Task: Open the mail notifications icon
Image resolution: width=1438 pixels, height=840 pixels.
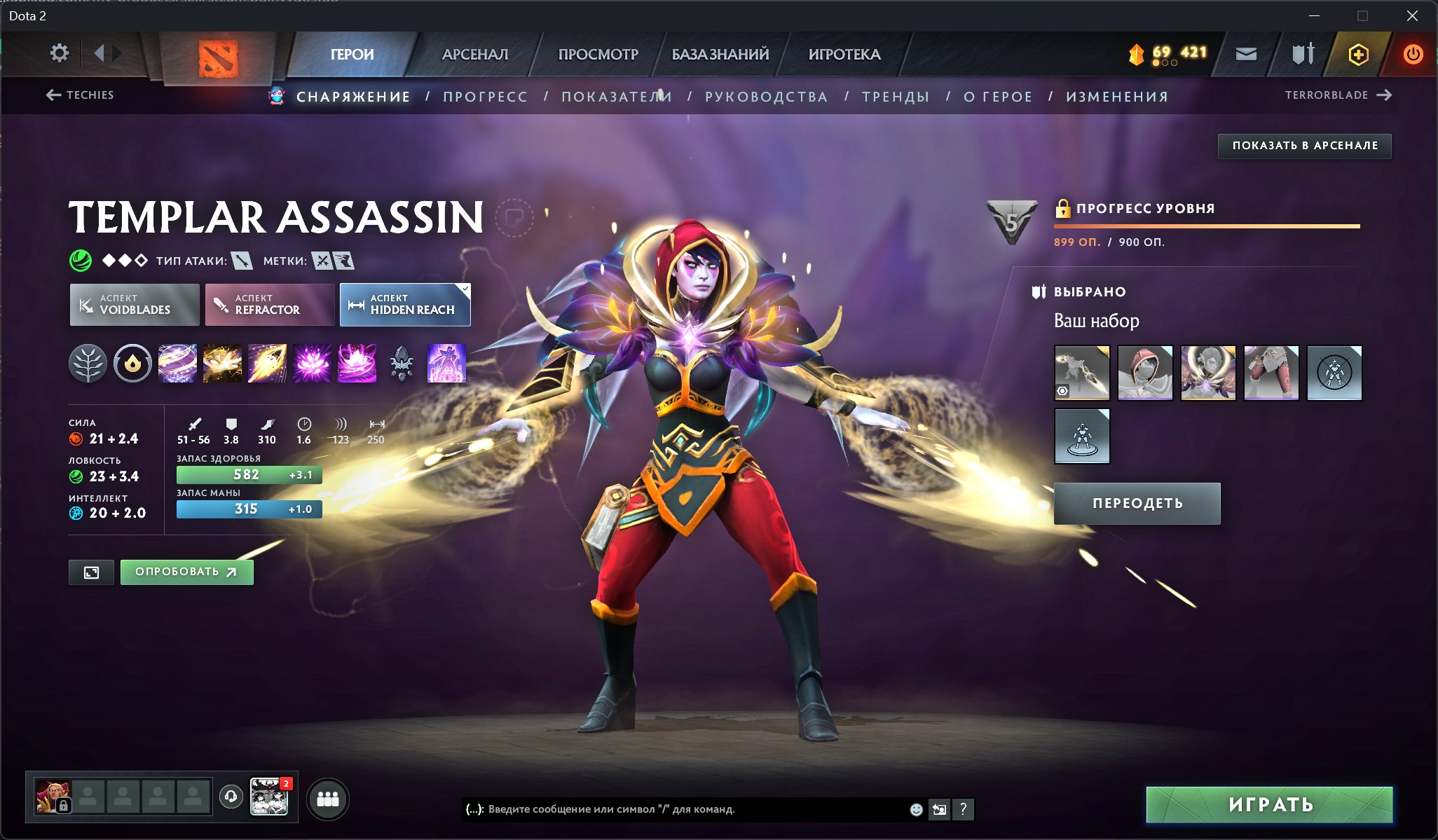Action: tap(1247, 53)
